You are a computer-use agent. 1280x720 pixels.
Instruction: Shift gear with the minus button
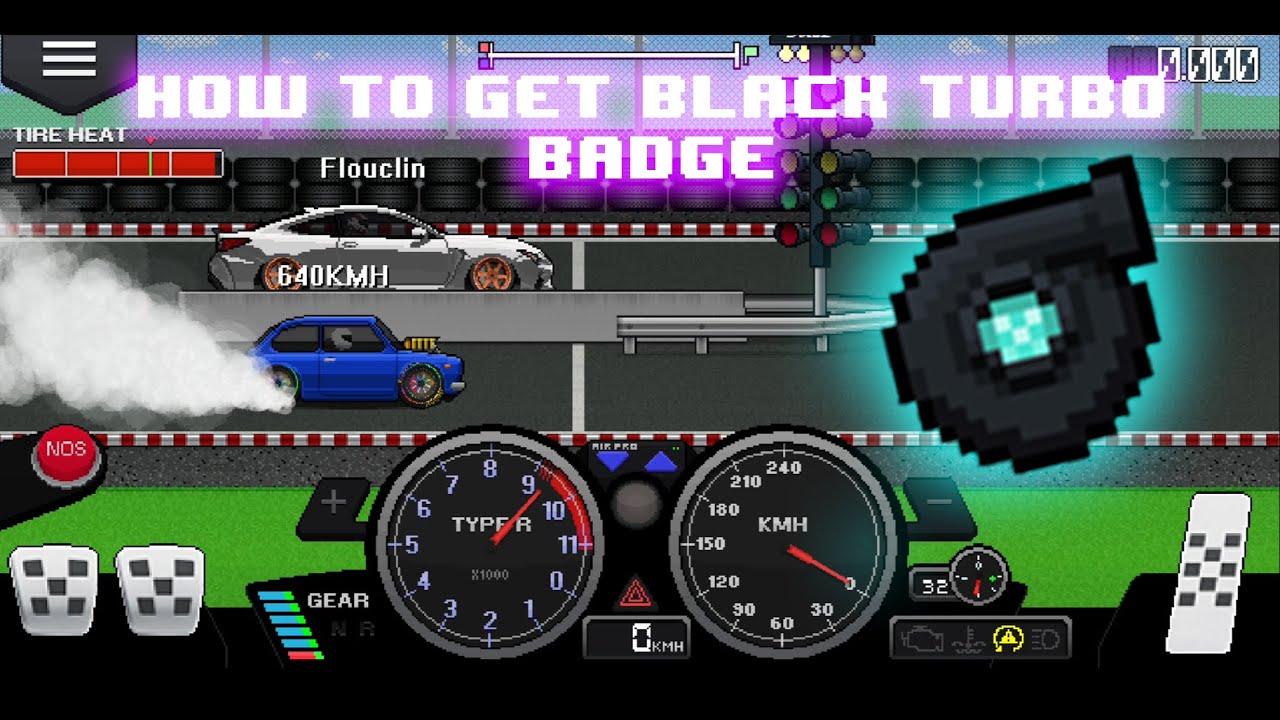tap(940, 500)
